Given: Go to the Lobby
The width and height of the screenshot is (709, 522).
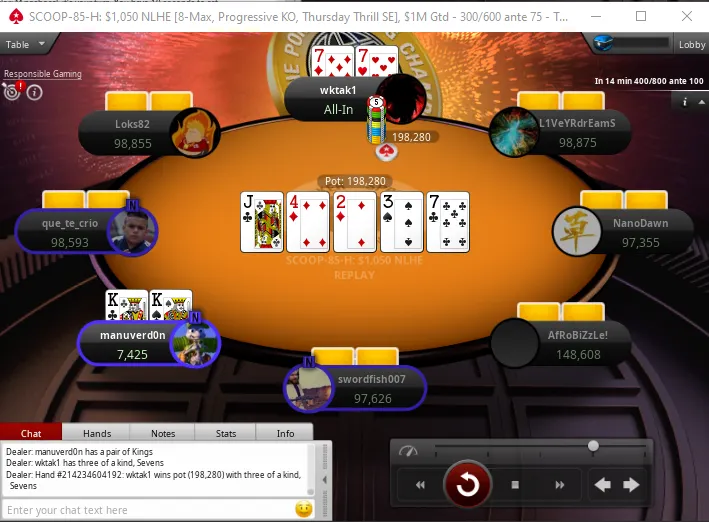Looking at the screenshot, I should pos(692,44).
